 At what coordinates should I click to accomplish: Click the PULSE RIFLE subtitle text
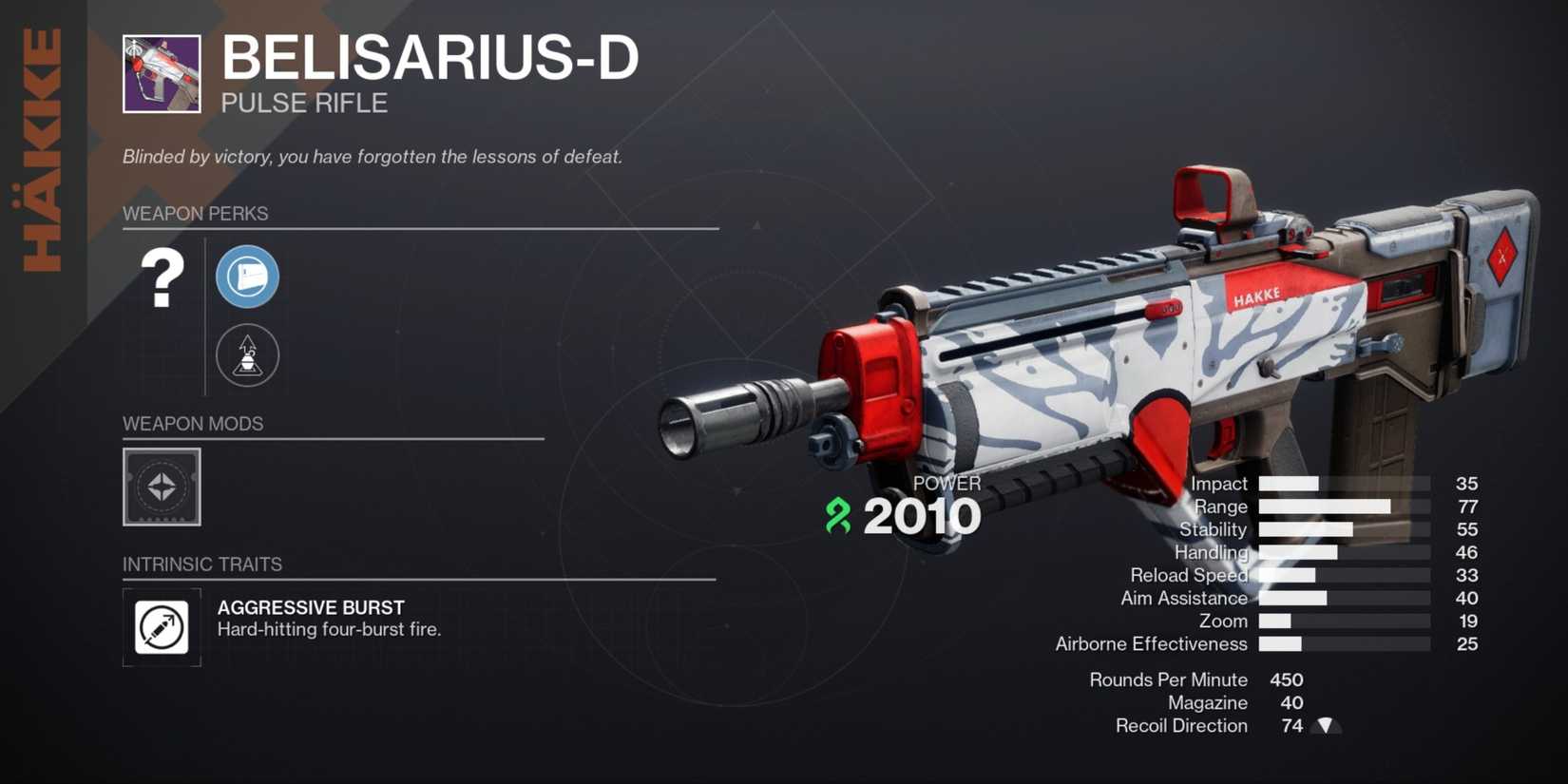tap(304, 103)
